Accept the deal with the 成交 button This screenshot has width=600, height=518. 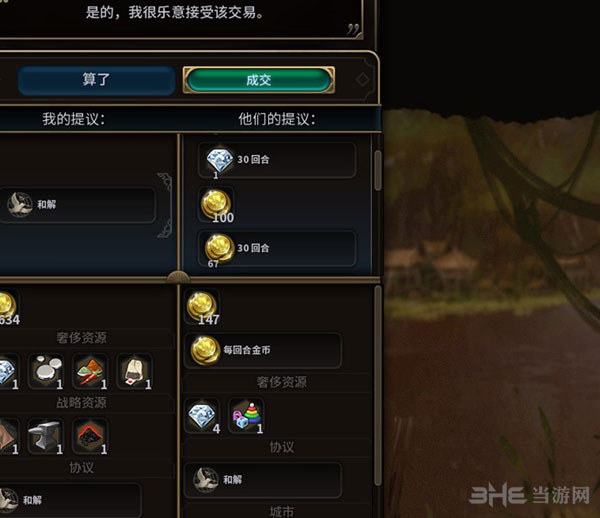258,80
